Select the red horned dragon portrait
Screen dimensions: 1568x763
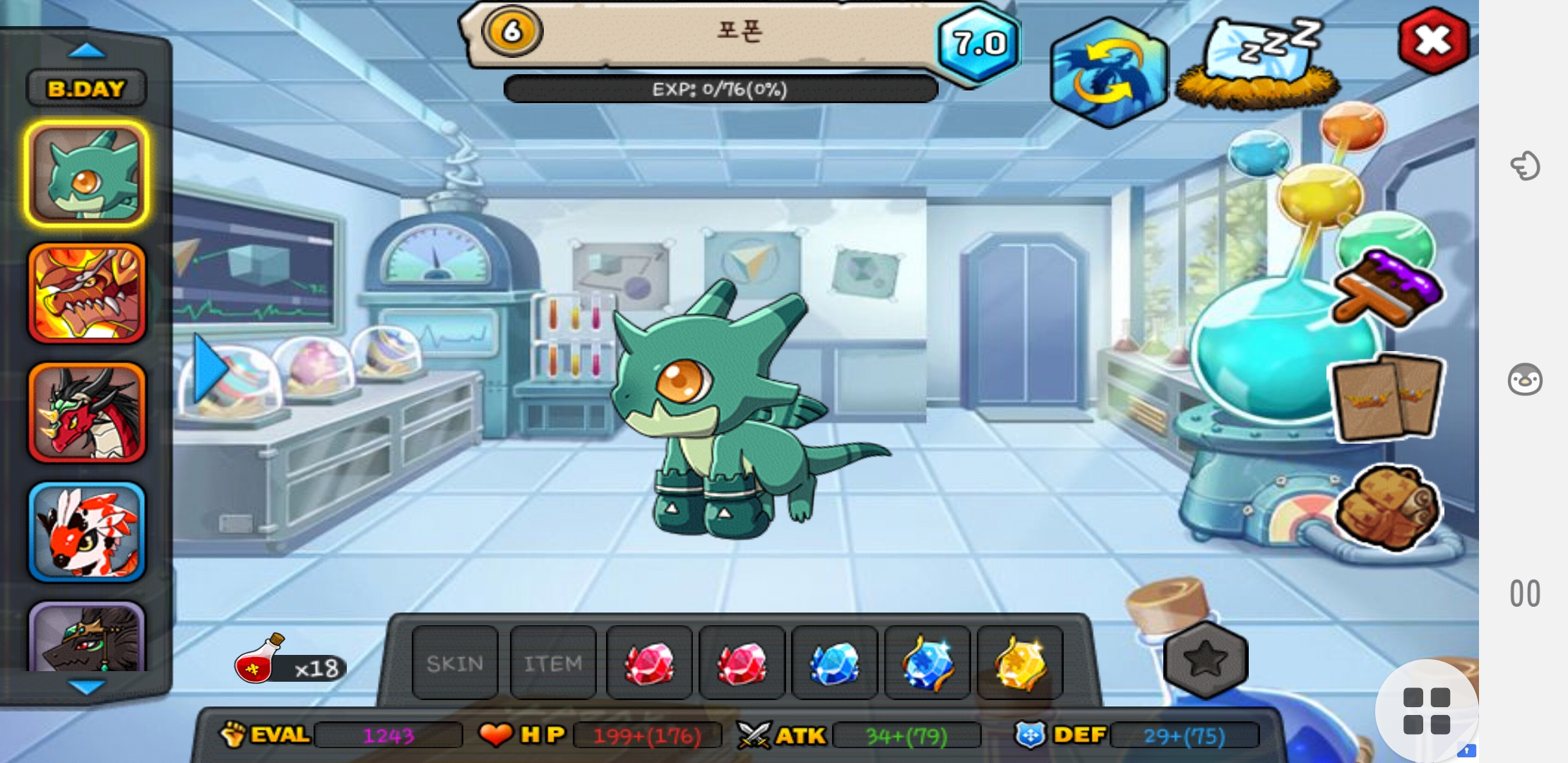[x=87, y=413]
